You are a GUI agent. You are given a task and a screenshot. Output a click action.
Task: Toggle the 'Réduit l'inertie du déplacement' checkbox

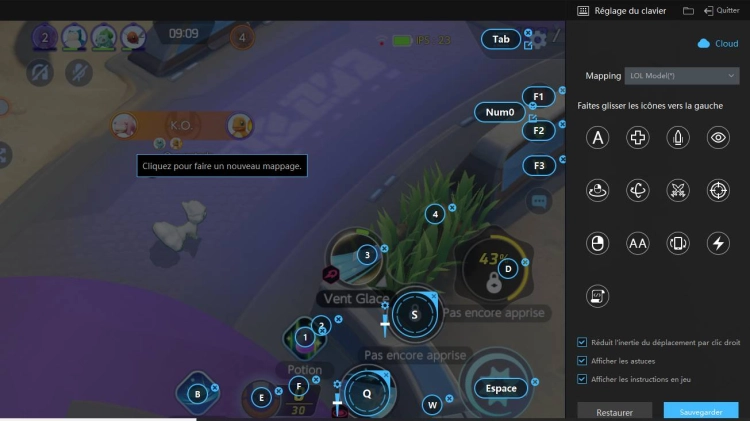[583, 342]
